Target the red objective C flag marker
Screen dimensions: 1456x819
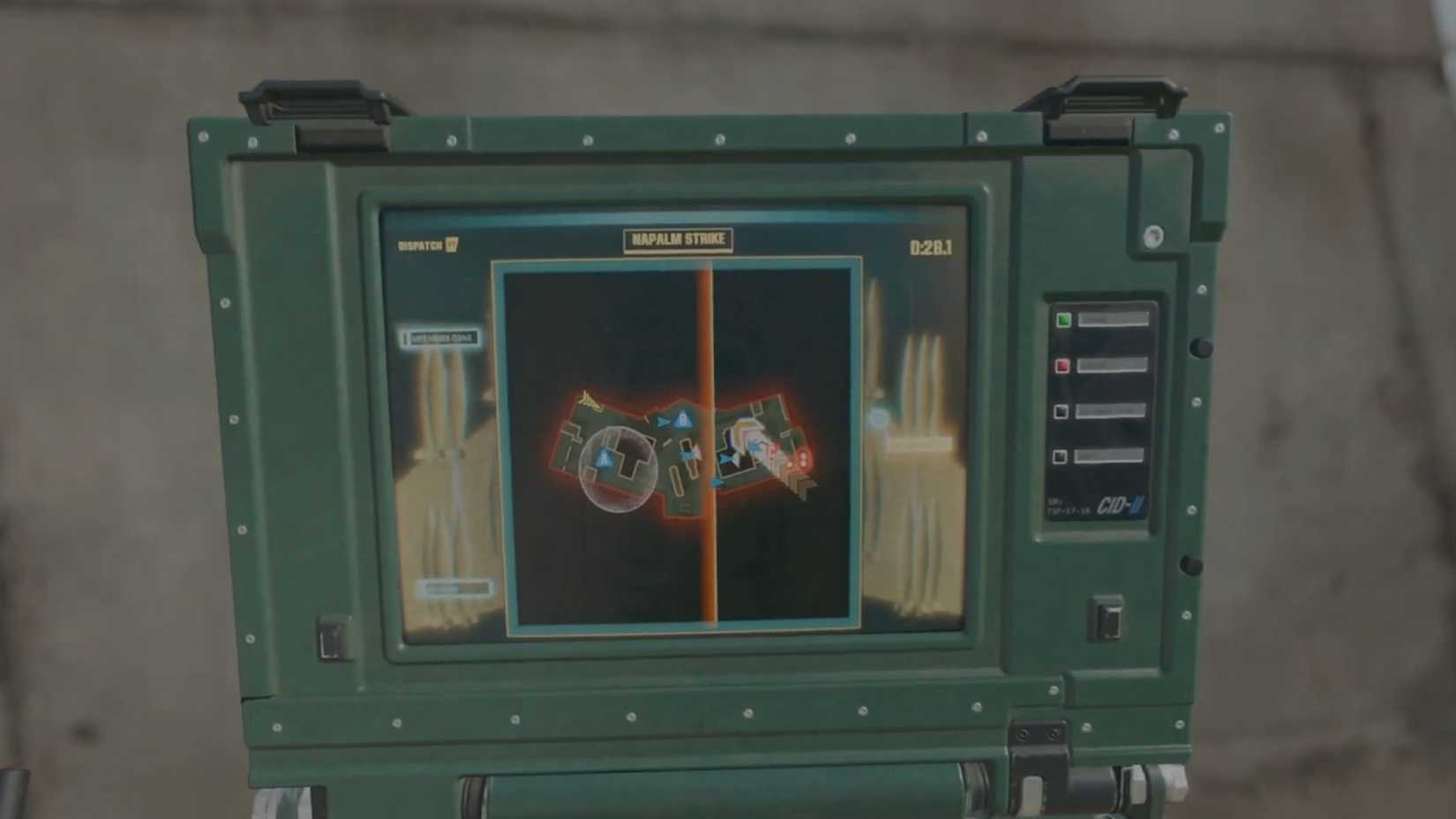point(773,453)
